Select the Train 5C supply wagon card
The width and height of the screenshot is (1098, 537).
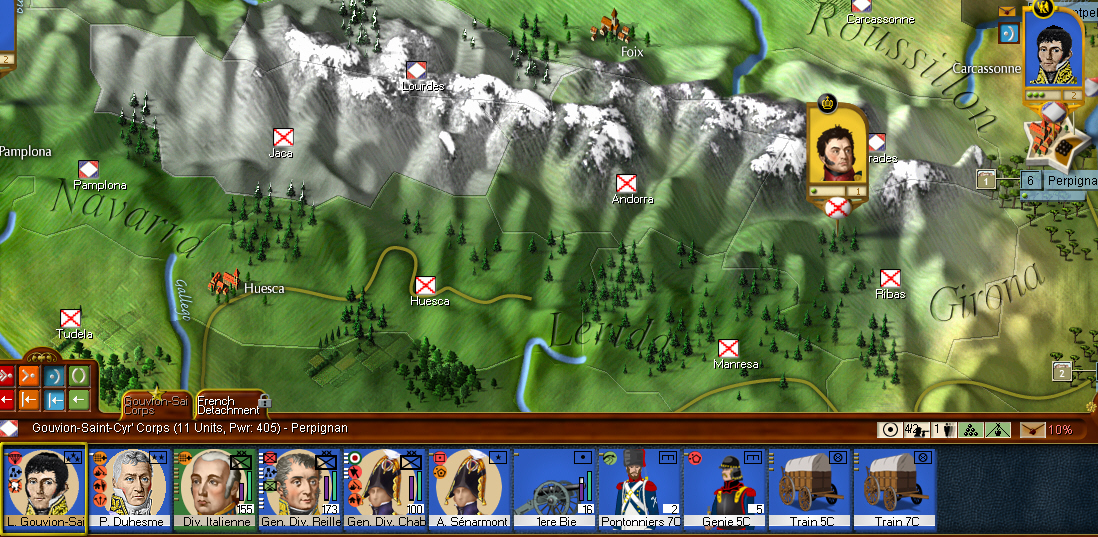pyautogui.click(x=809, y=488)
